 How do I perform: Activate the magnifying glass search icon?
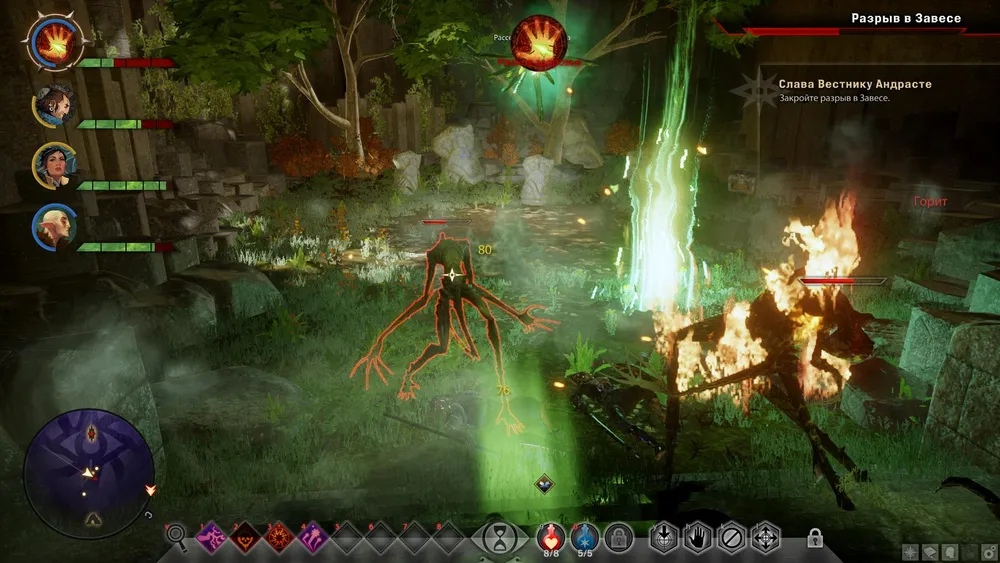177,538
